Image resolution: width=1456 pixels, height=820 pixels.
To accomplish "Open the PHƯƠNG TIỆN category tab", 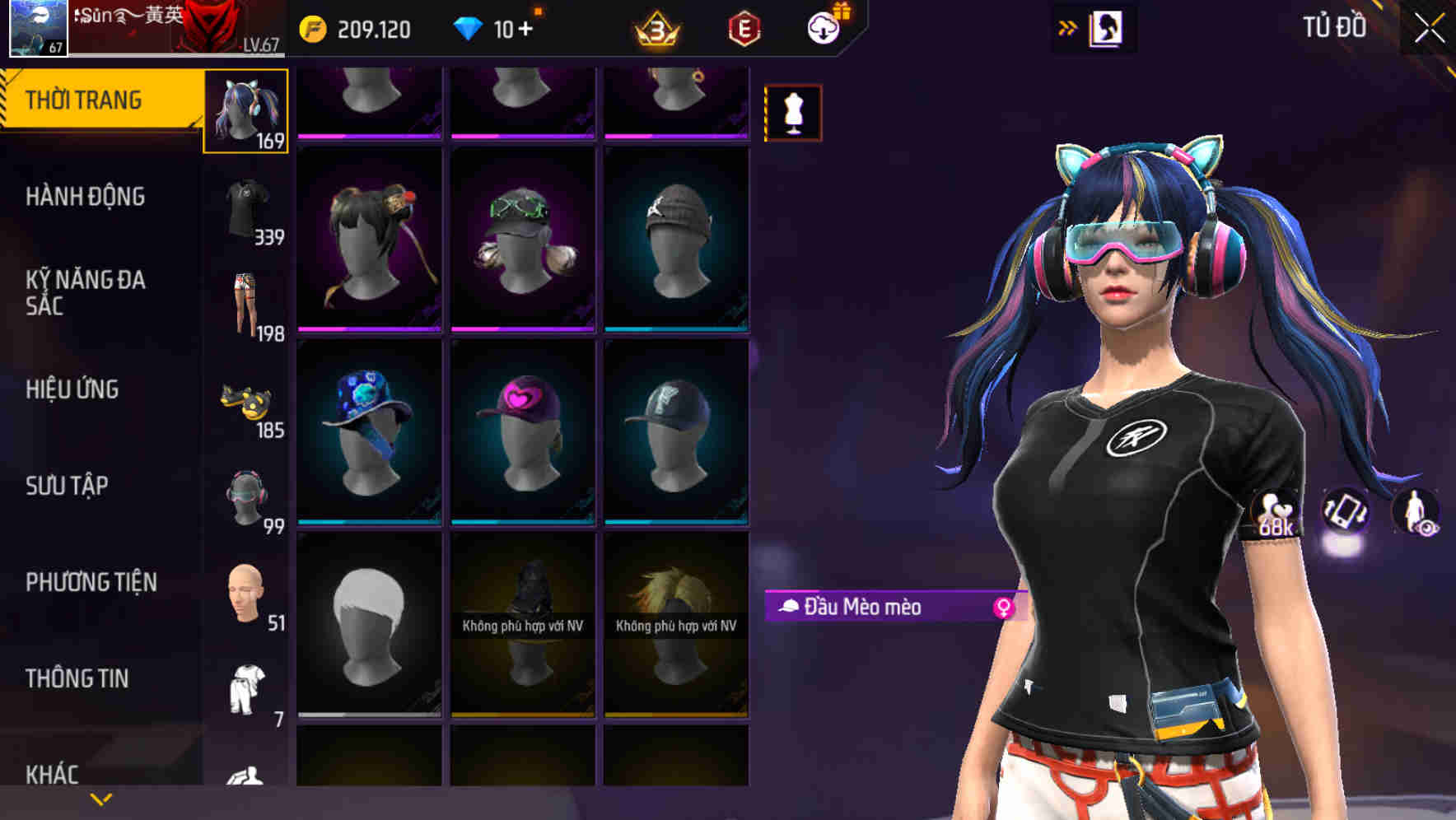I will coord(91,582).
